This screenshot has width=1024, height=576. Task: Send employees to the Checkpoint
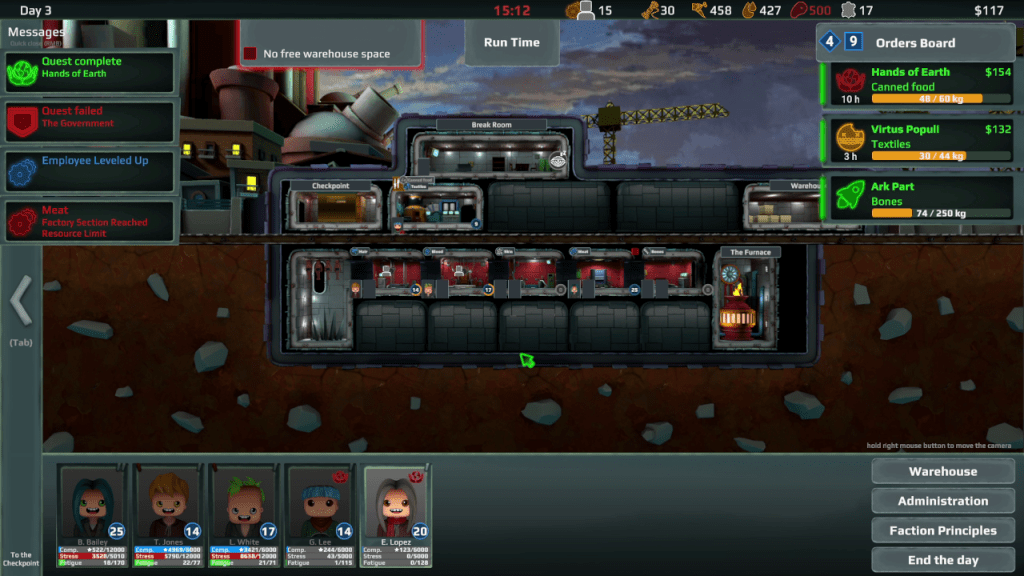pyautogui.click(x=21, y=558)
